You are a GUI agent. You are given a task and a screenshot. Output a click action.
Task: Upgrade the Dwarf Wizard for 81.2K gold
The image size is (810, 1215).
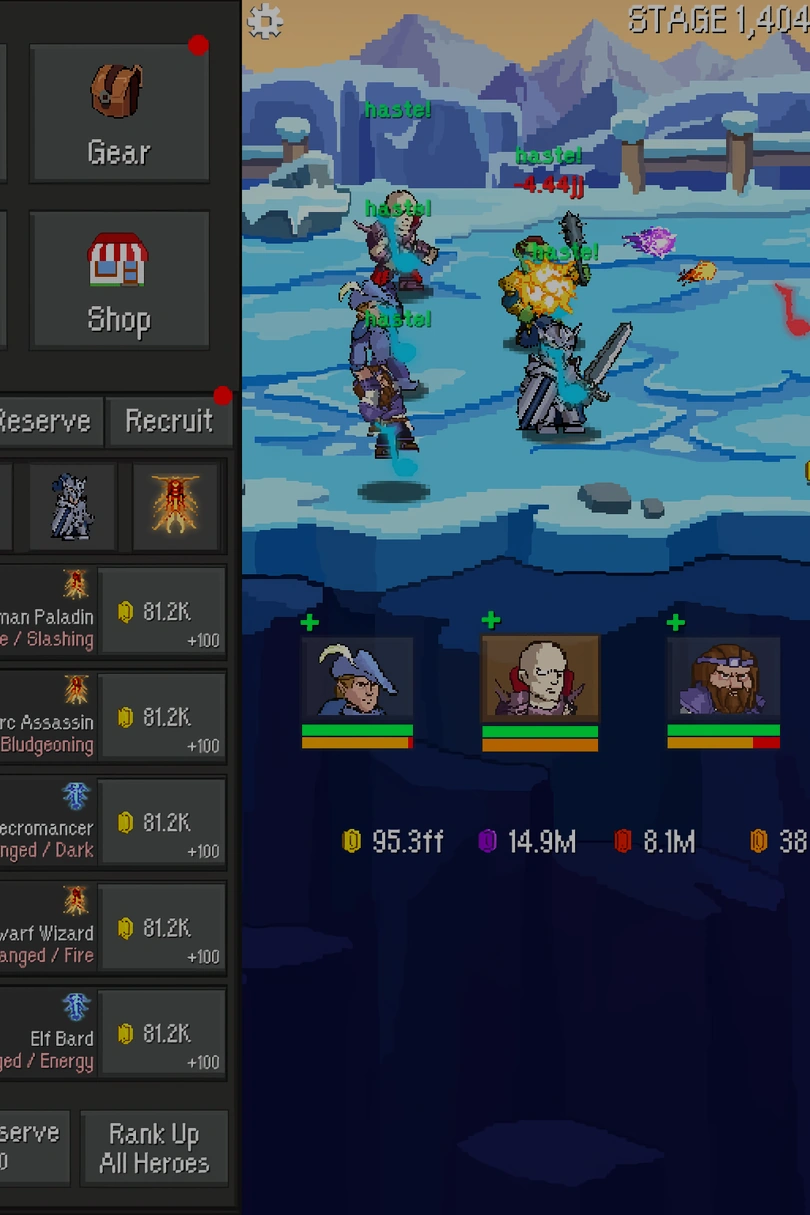click(163, 928)
